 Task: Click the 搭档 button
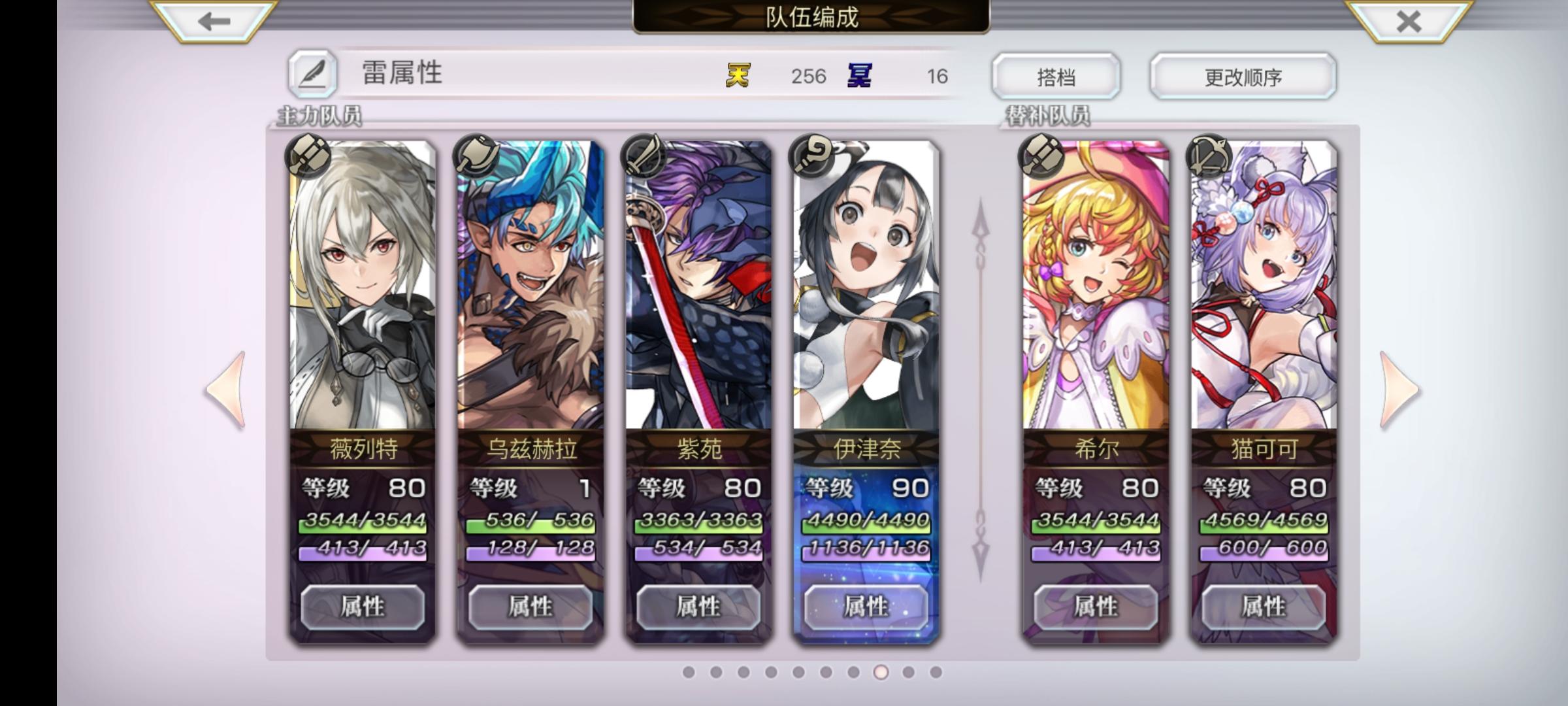coord(1057,76)
